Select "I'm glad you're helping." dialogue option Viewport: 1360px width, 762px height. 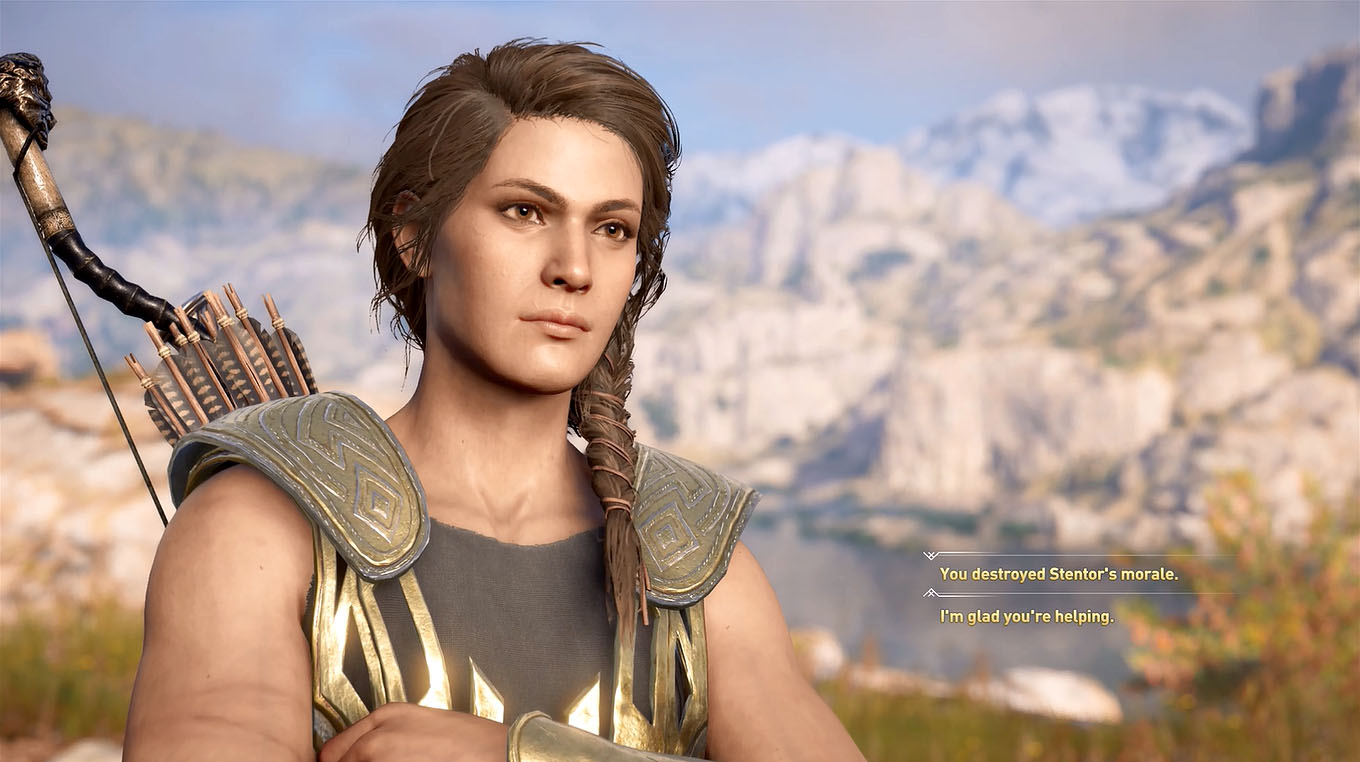click(1026, 617)
